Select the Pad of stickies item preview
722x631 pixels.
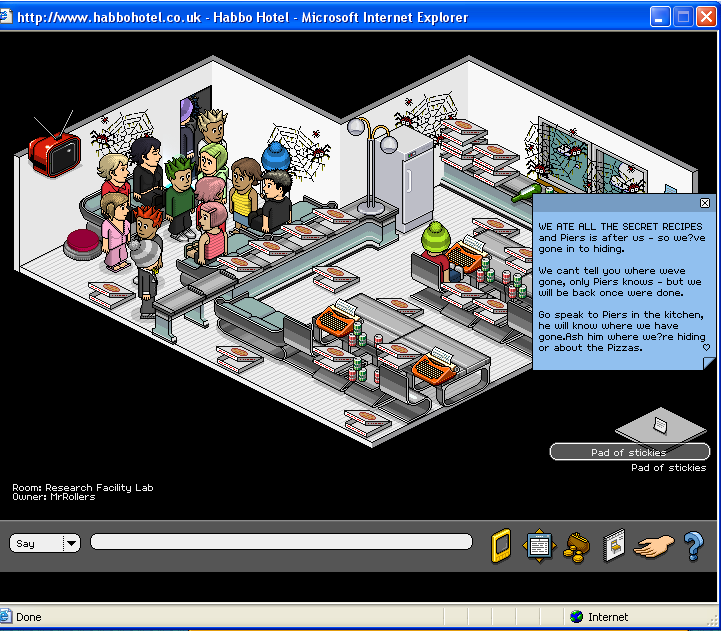(x=660, y=426)
